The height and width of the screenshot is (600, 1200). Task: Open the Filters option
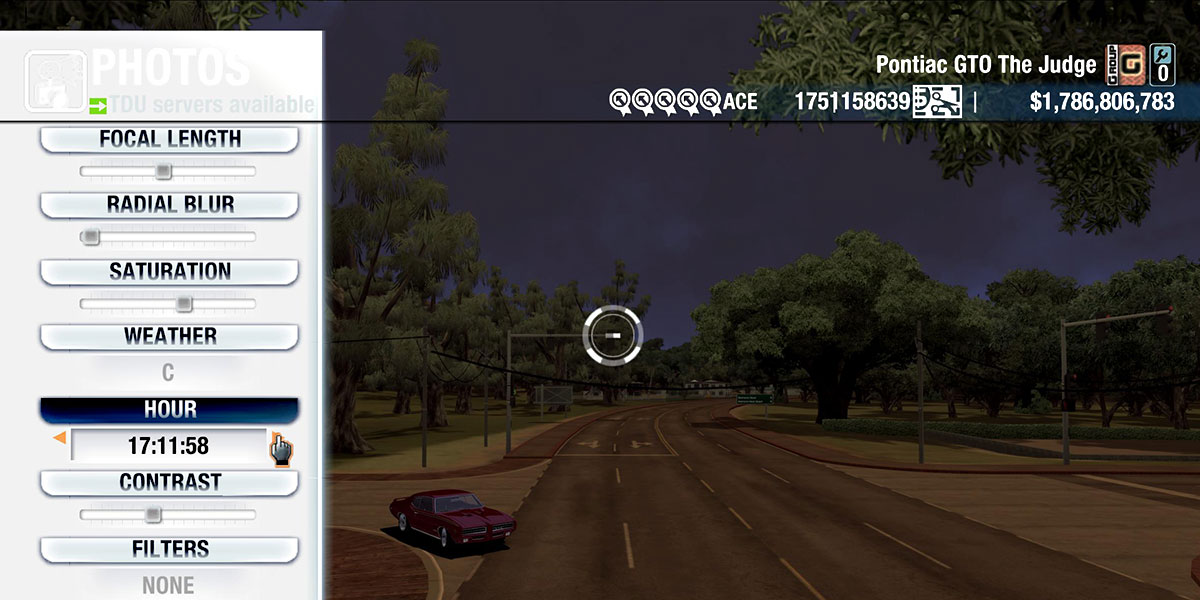pos(169,549)
